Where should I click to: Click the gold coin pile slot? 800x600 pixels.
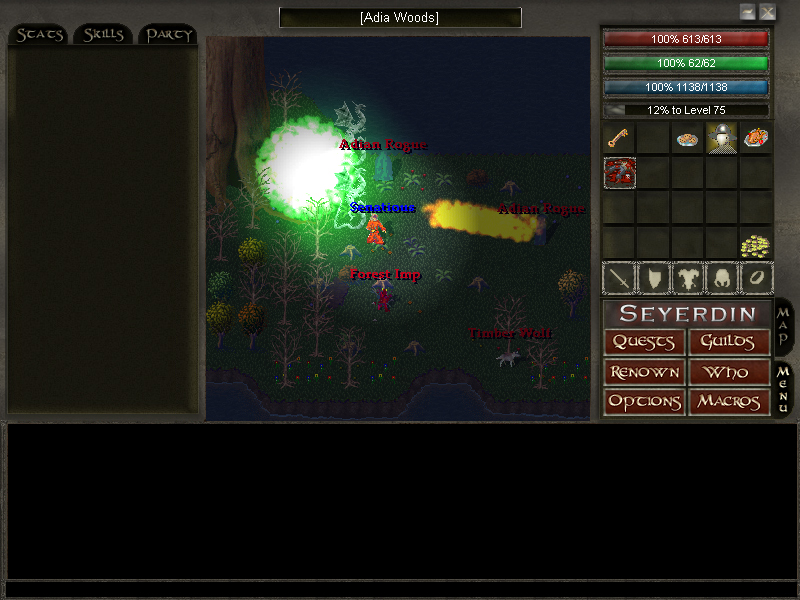point(755,244)
